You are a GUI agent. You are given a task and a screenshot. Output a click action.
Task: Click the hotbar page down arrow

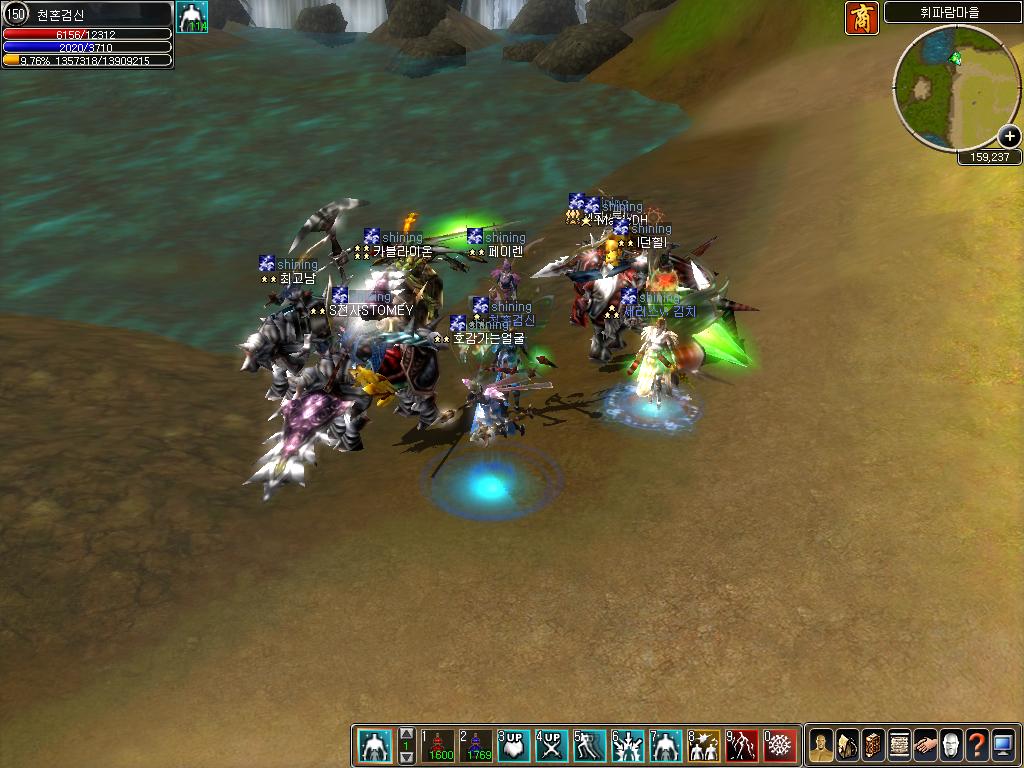(407, 758)
